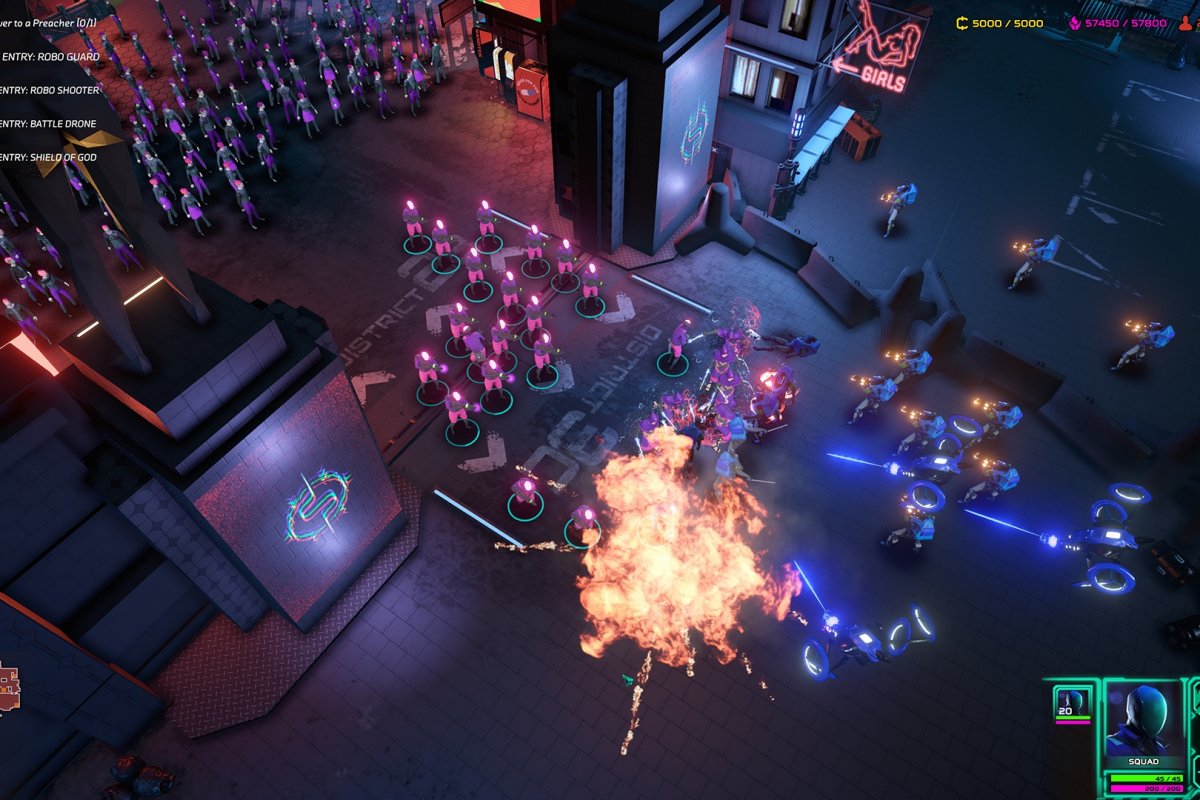Open the Robo Guard database entry
The width and height of the screenshot is (1200, 800).
(50, 57)
